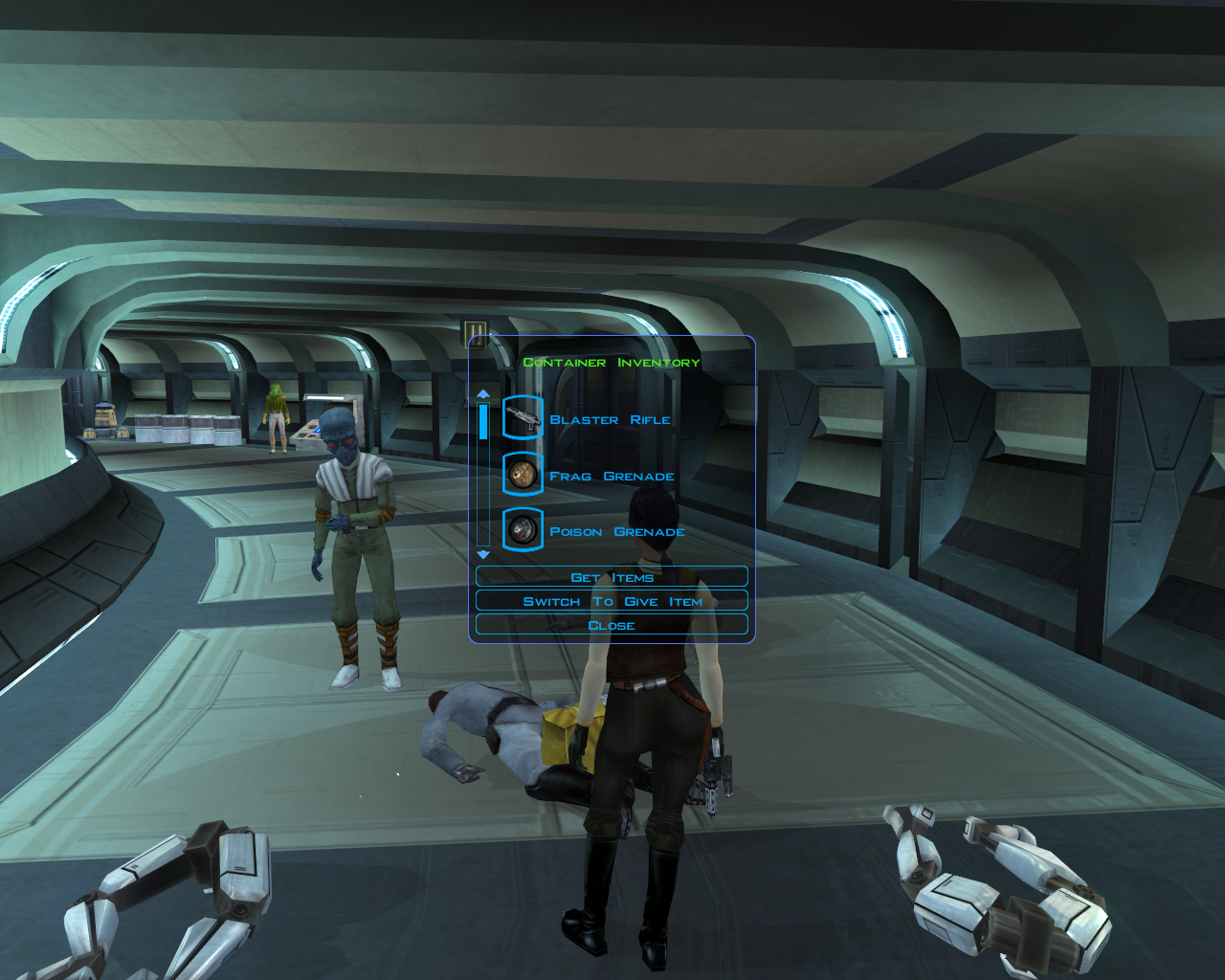Select the Frag Grenade item icon
Image resolution: width=1225 pixels, height=980 pixels.
[522, 475]
